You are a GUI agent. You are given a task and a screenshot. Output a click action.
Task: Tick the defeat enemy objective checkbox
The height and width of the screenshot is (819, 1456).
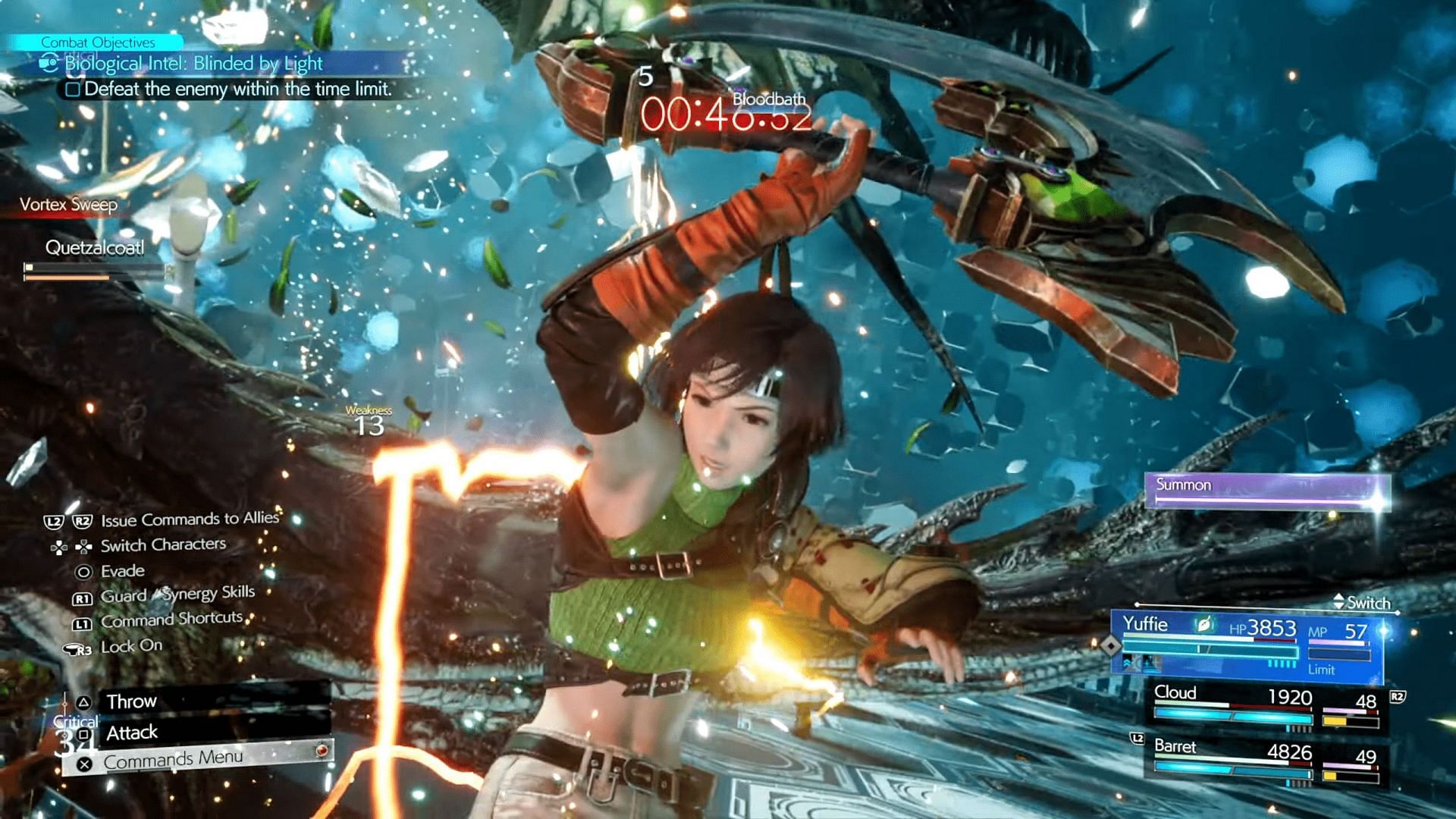point(73,89)
